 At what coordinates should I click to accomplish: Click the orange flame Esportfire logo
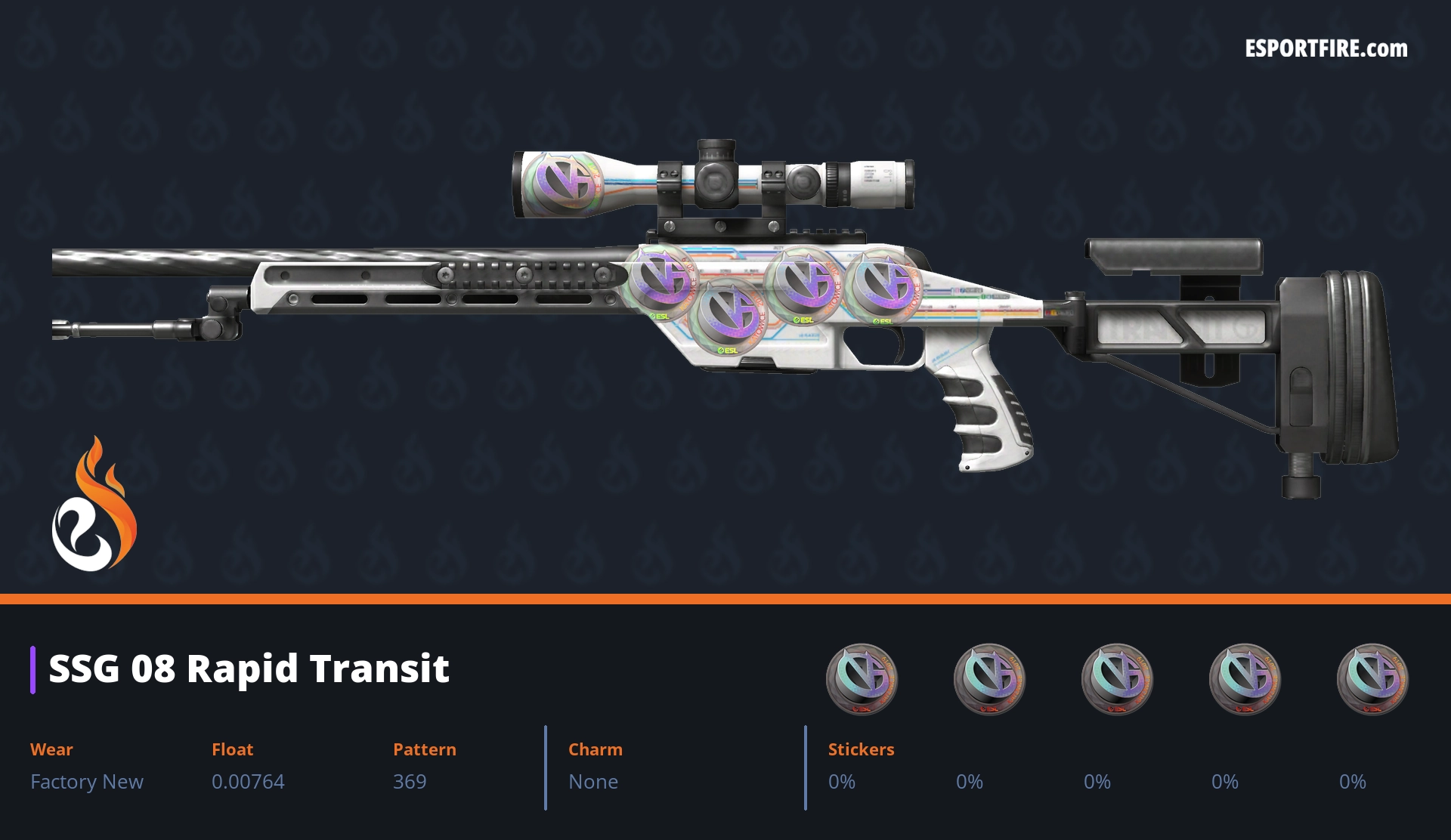pos(94,506)
